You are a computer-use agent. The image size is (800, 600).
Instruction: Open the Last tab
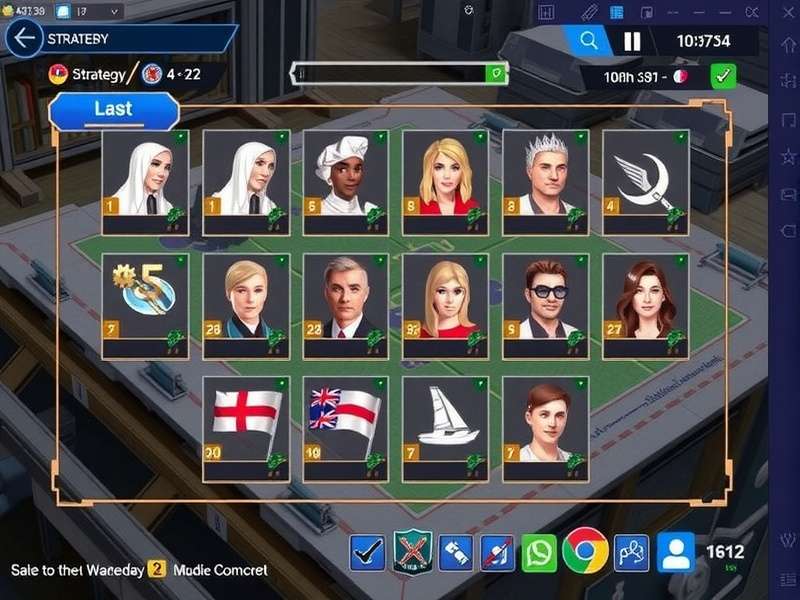[x=113, y=109]
